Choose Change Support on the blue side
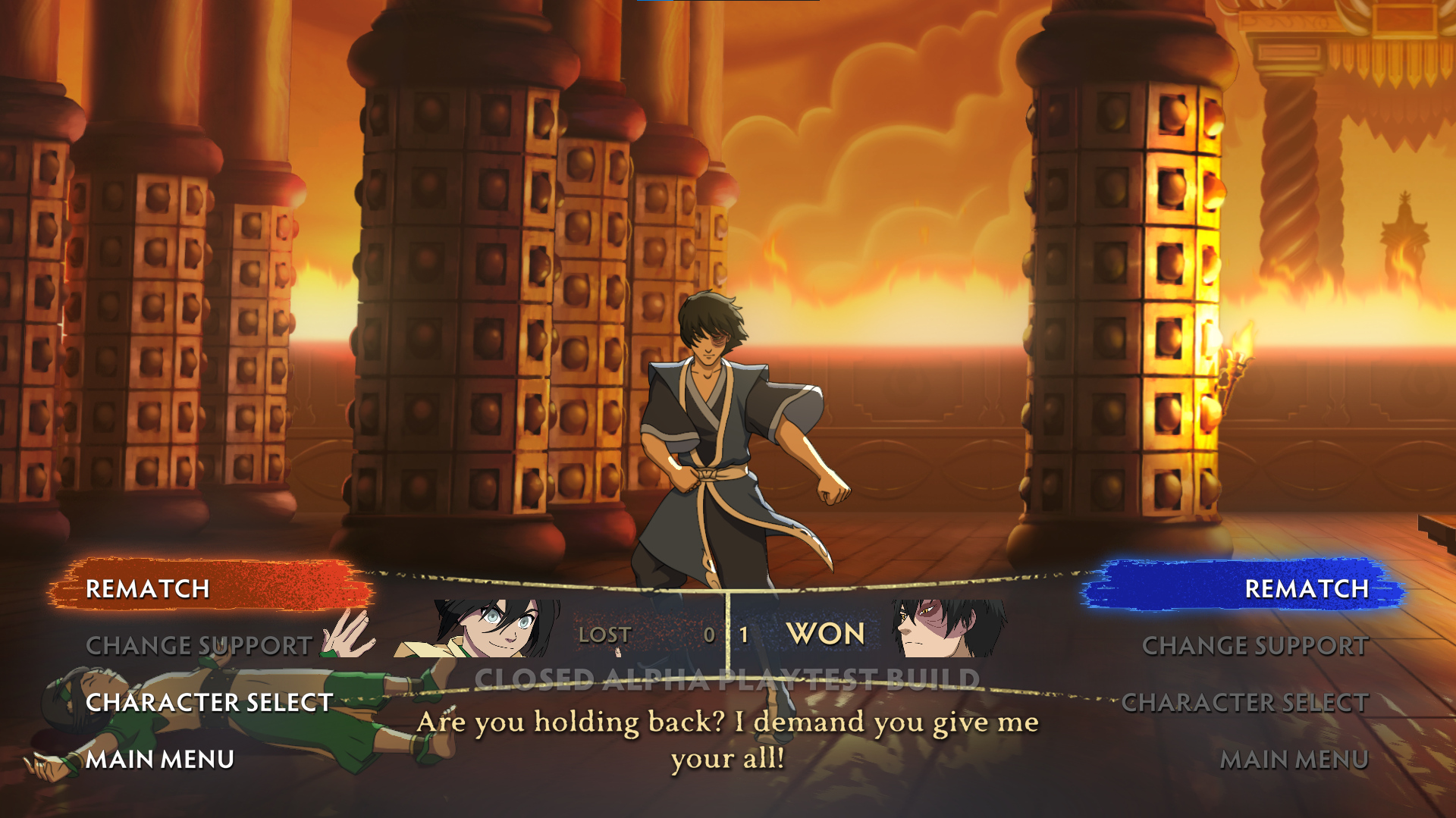 coord(1255,645)
